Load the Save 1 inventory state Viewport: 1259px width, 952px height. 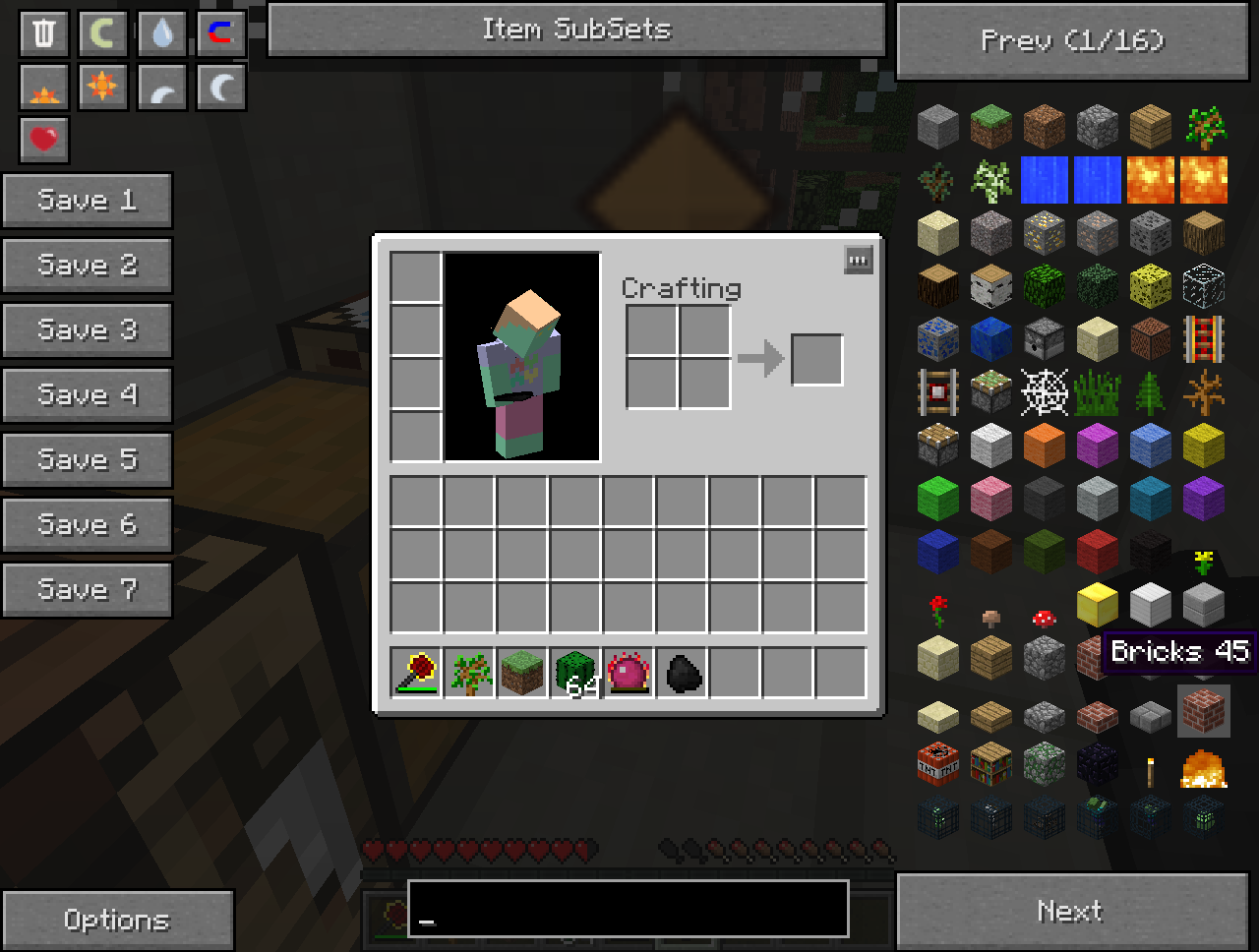[x=87, y=201]
